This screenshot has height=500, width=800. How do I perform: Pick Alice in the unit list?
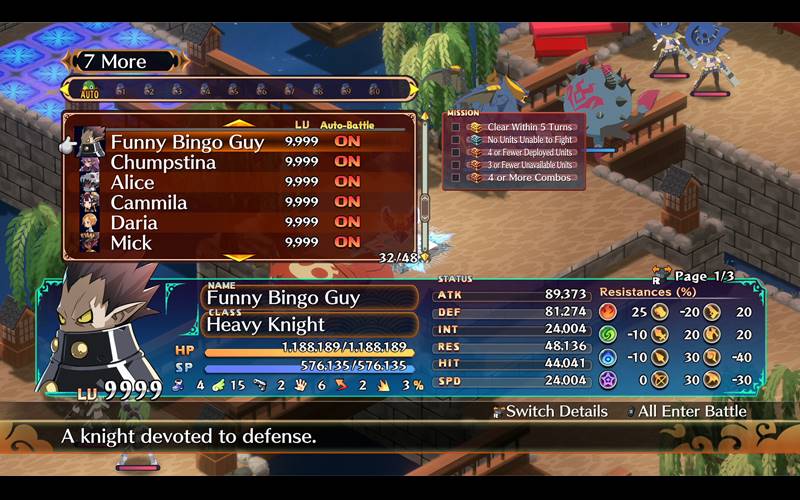(x=133, y=182)
